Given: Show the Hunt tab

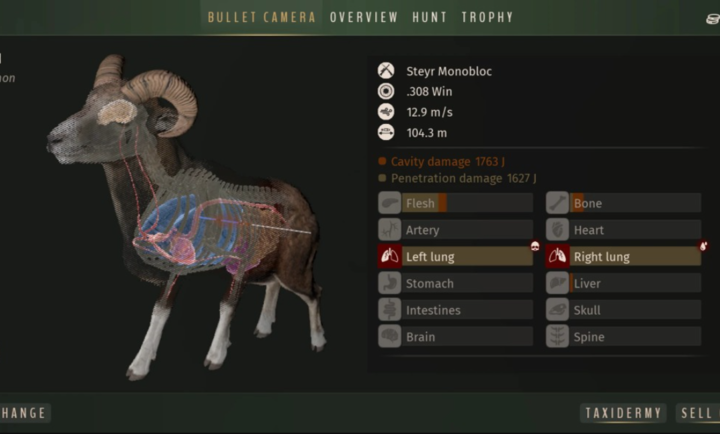Looking at the screenshot, I should tap(430, 17).
